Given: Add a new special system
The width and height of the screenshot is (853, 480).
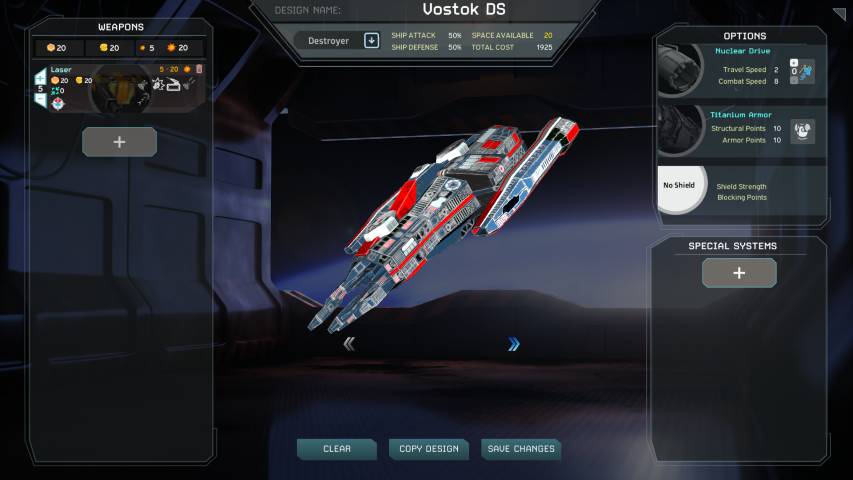Looking at the screenshot, I should [739, 272].
